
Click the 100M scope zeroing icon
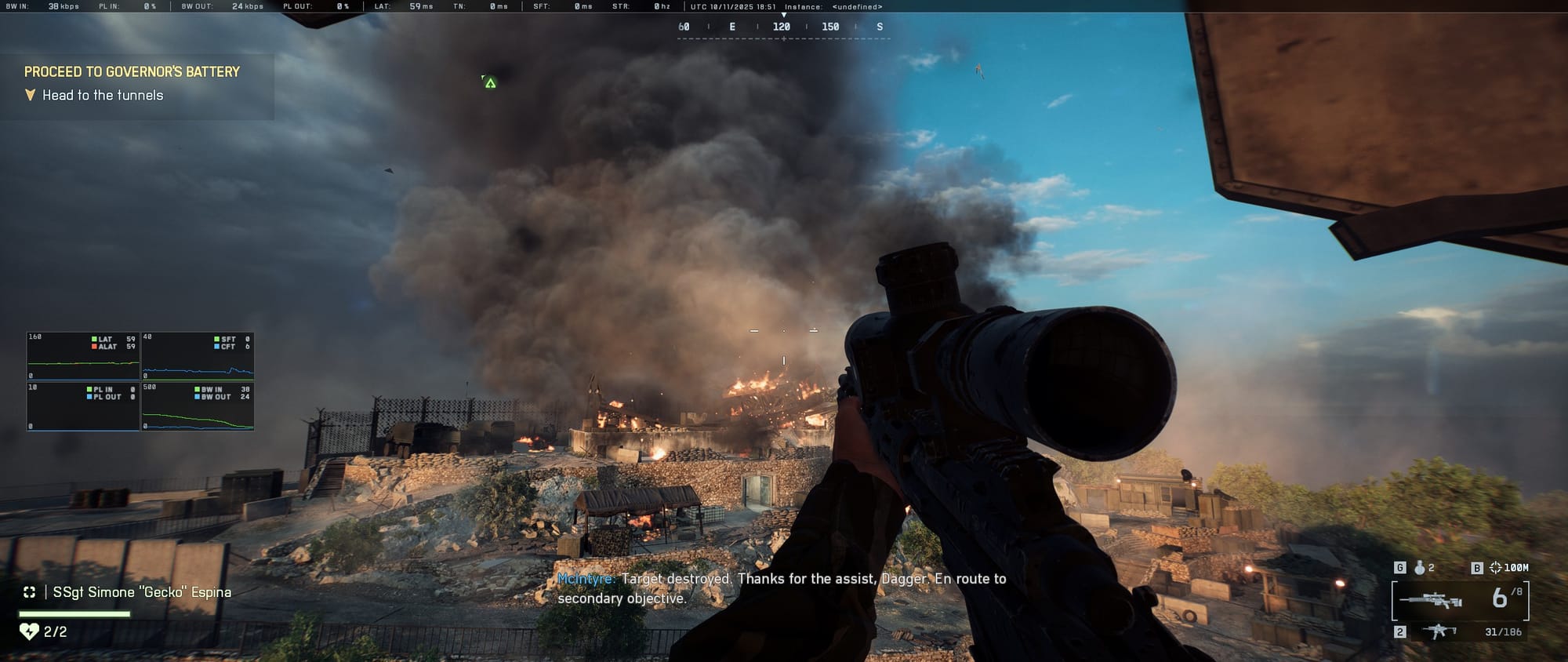point(1496,568)
